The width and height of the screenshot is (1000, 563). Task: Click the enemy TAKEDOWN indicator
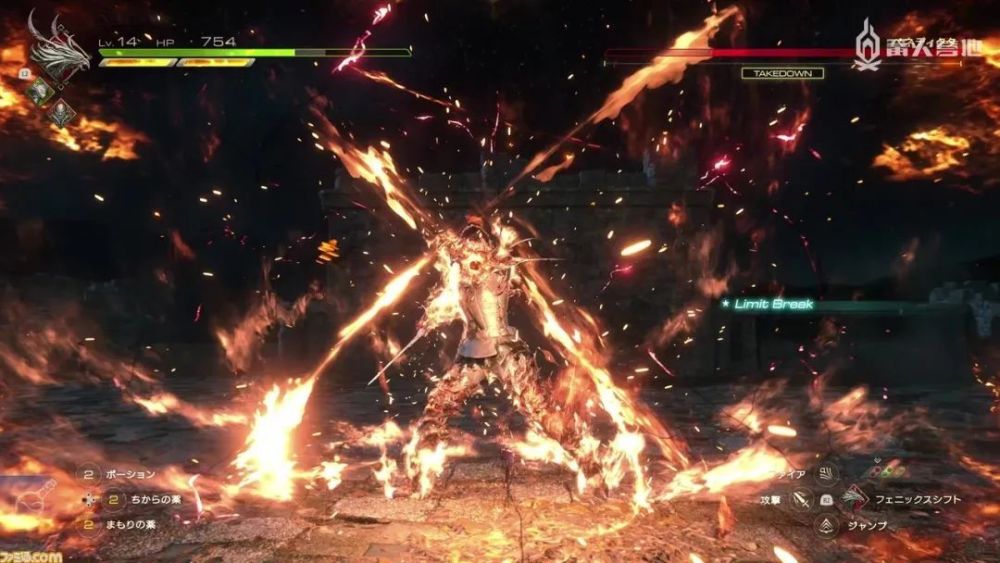[782, 73]
